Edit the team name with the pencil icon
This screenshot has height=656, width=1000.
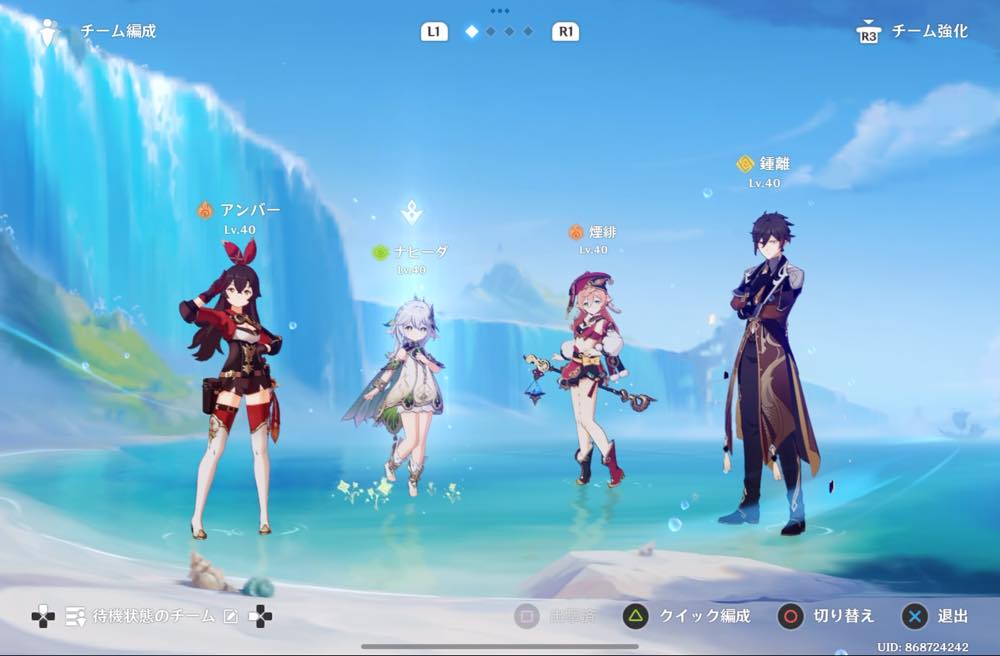pos(231,616)
